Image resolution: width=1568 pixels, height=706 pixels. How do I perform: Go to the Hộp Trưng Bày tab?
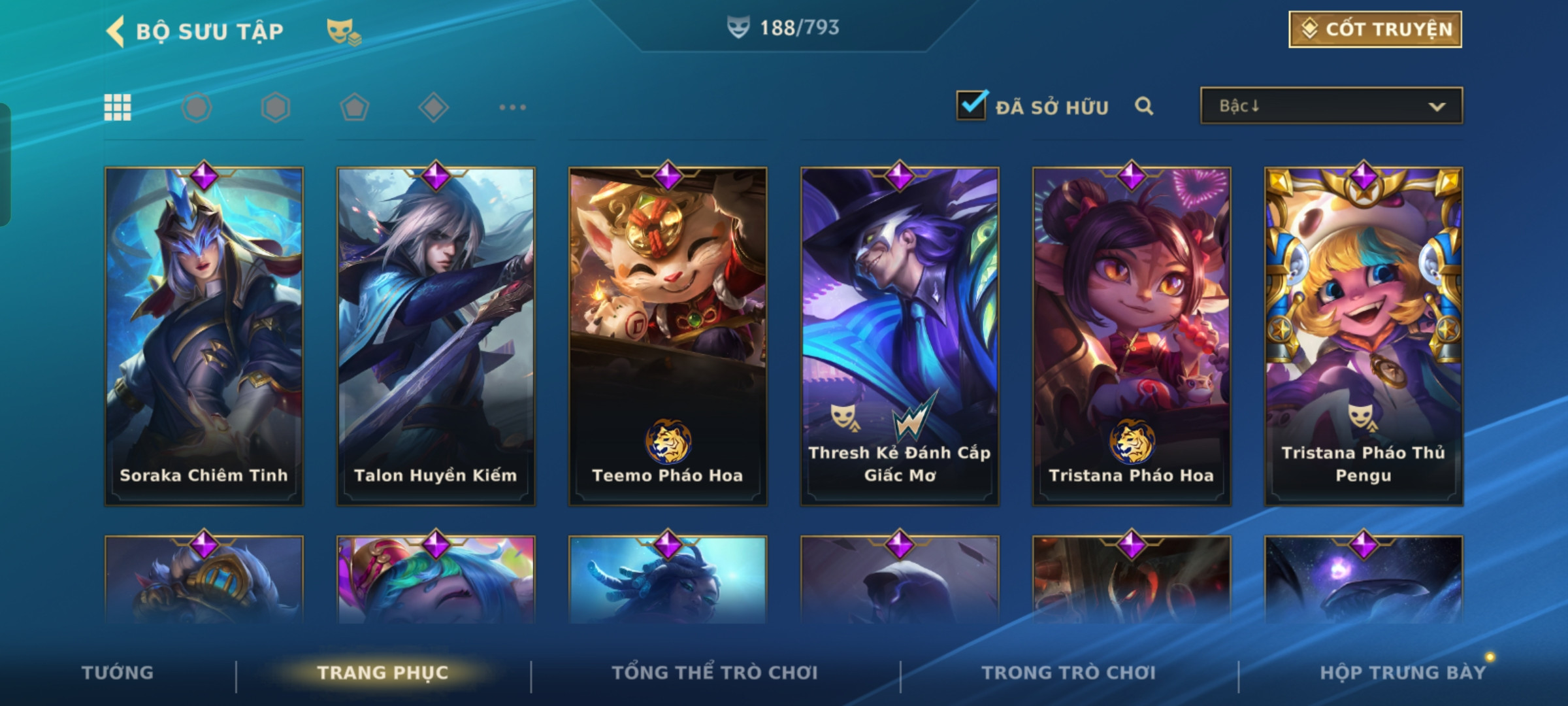pyautogui.click(x=1403, y=673)
